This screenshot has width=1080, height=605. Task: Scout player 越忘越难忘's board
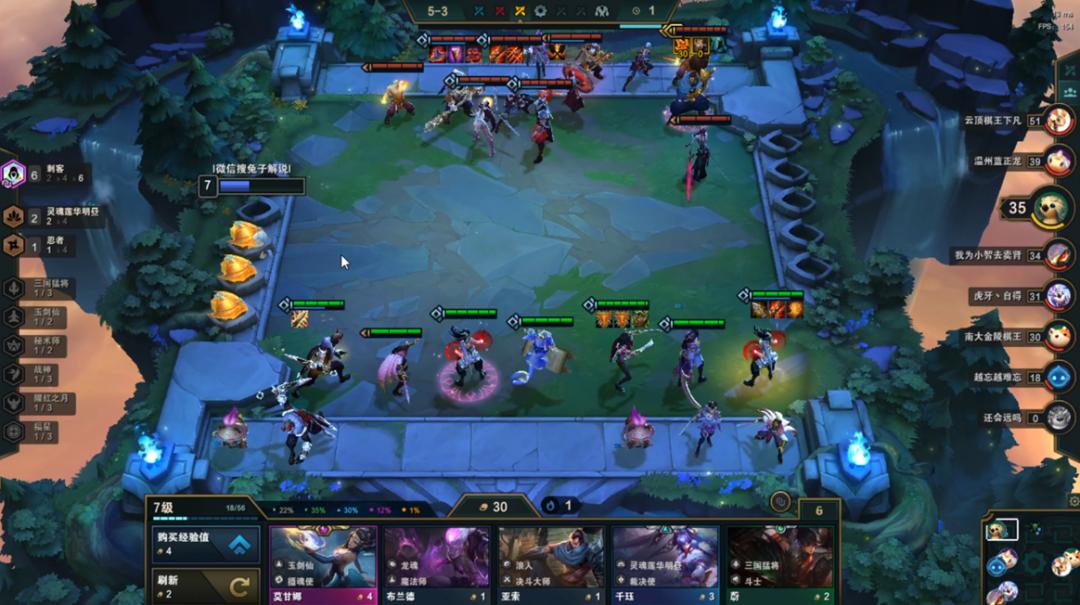(1059, 377)
